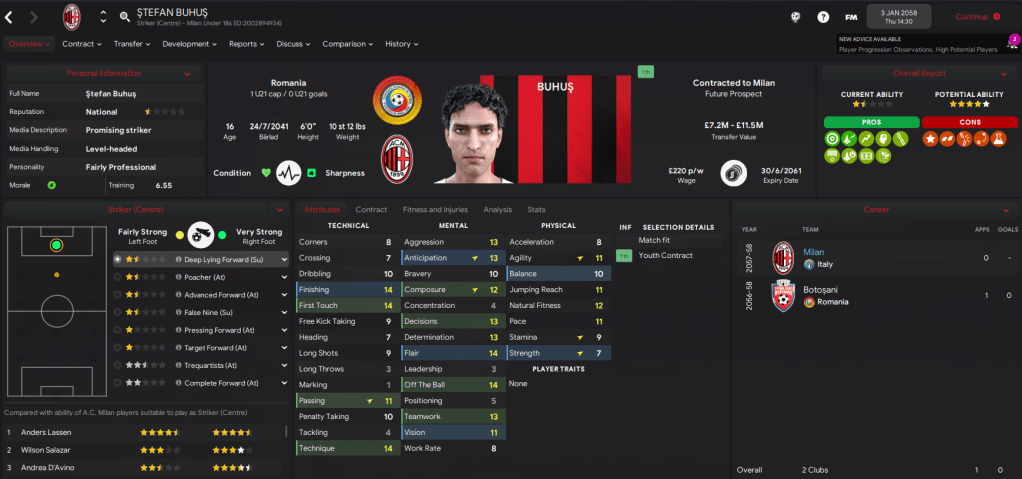Switch to the Analysis tab
1022x479 pixels.
tap(497, 210)
